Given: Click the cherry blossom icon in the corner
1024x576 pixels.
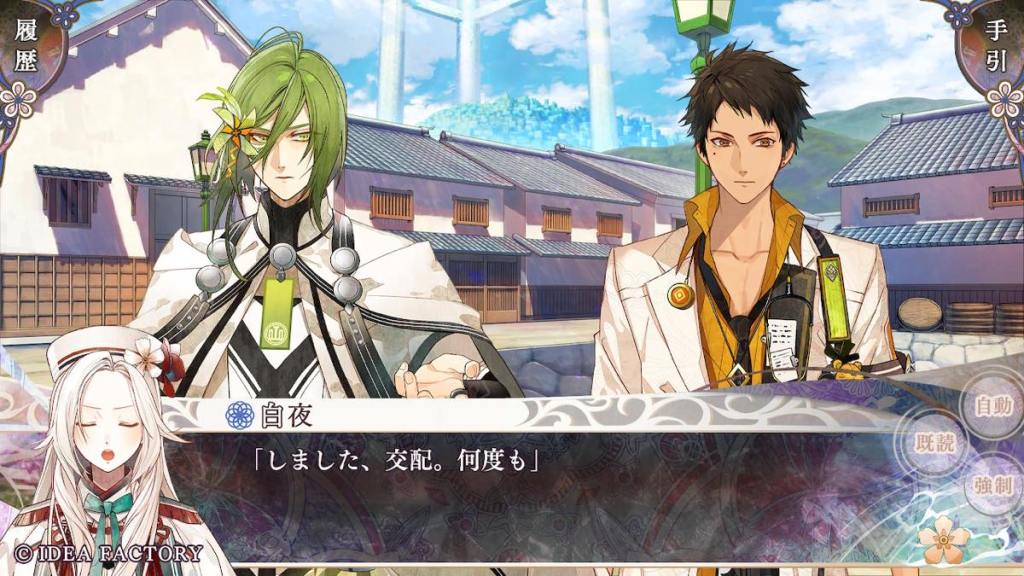Looking at the screenshot, I should coord(944,541).
